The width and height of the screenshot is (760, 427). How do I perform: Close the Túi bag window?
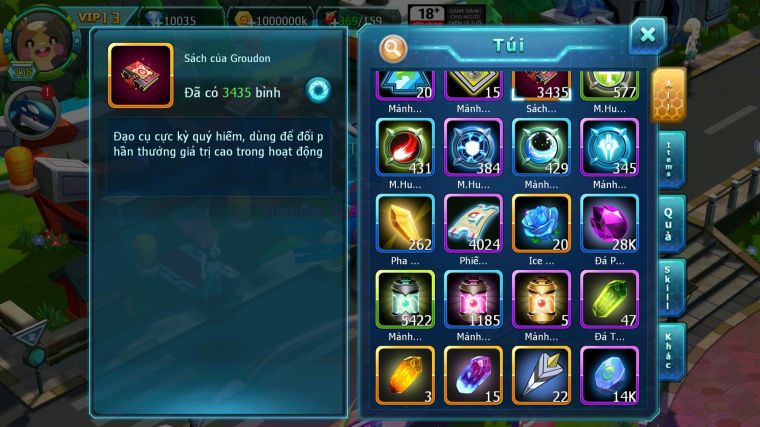647,36
